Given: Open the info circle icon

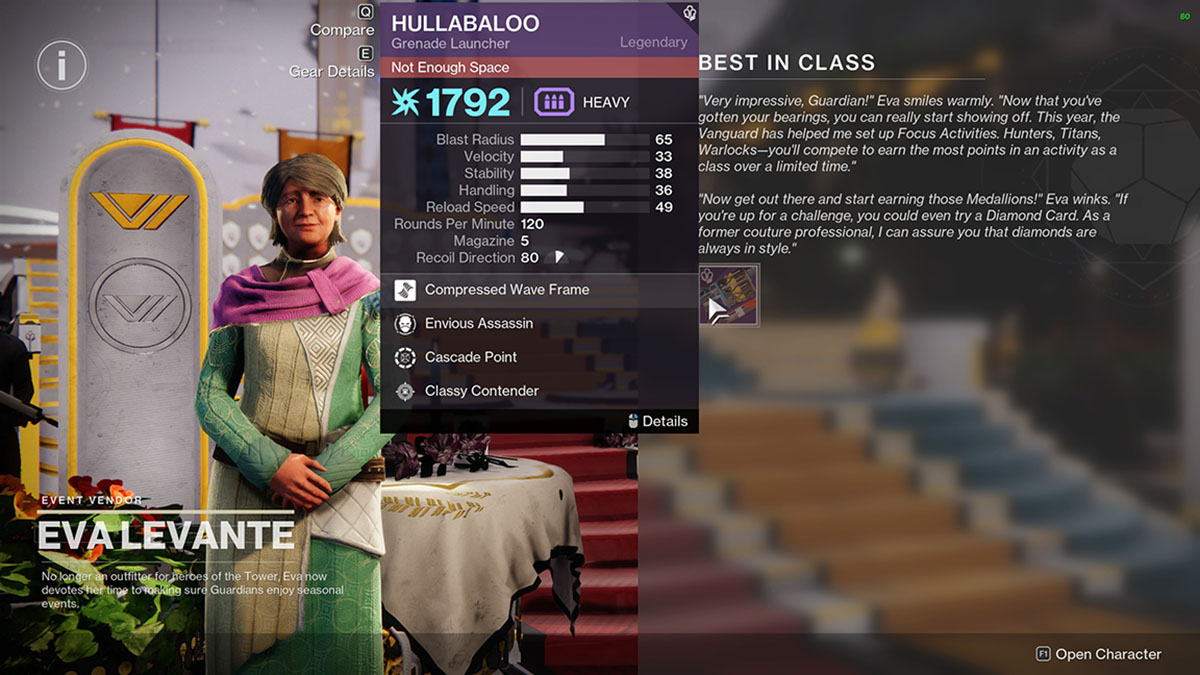Looking at the screenshot, I should [x=62, y=67].
